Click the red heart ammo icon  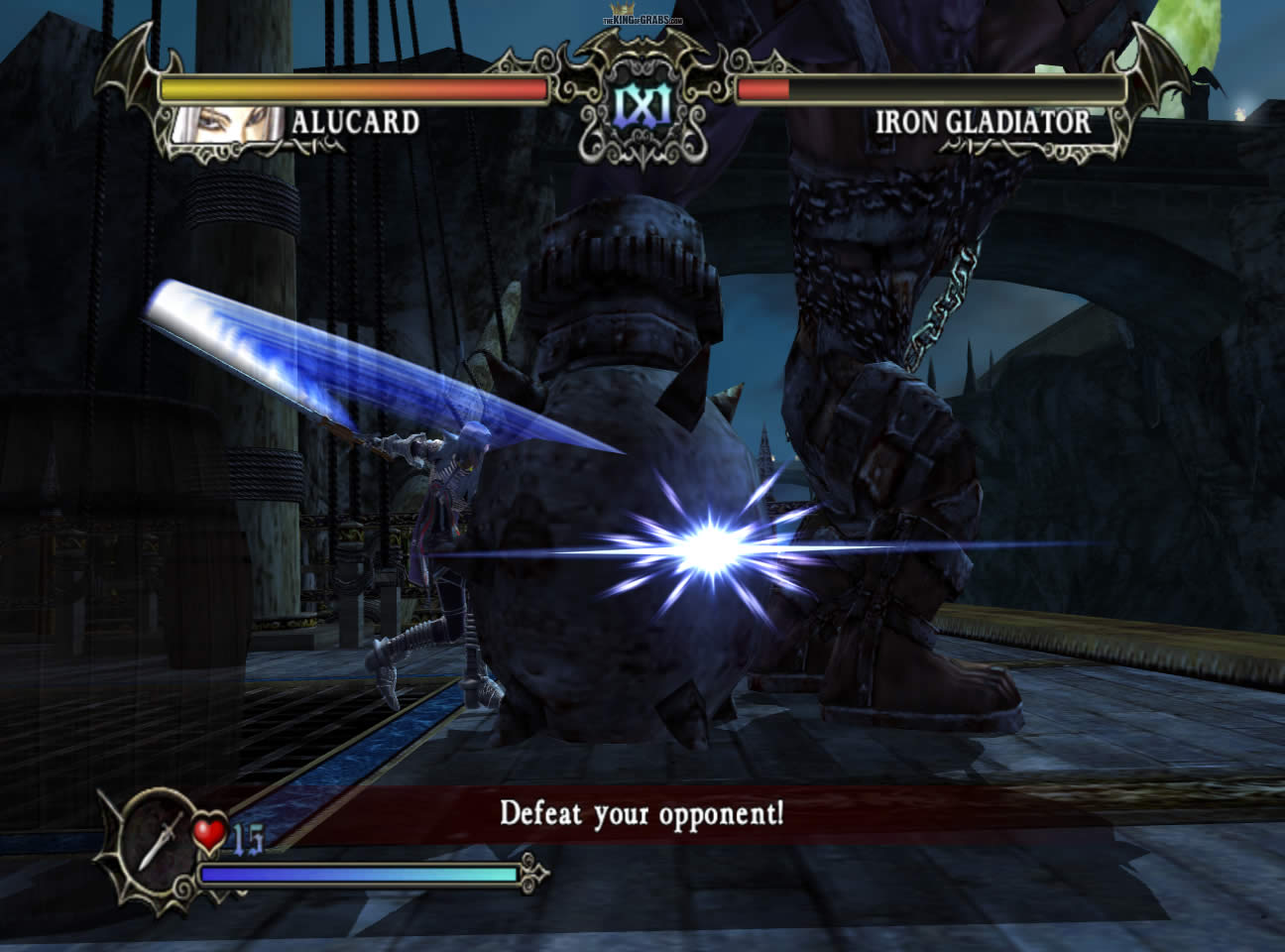click(x=210, y=833)
